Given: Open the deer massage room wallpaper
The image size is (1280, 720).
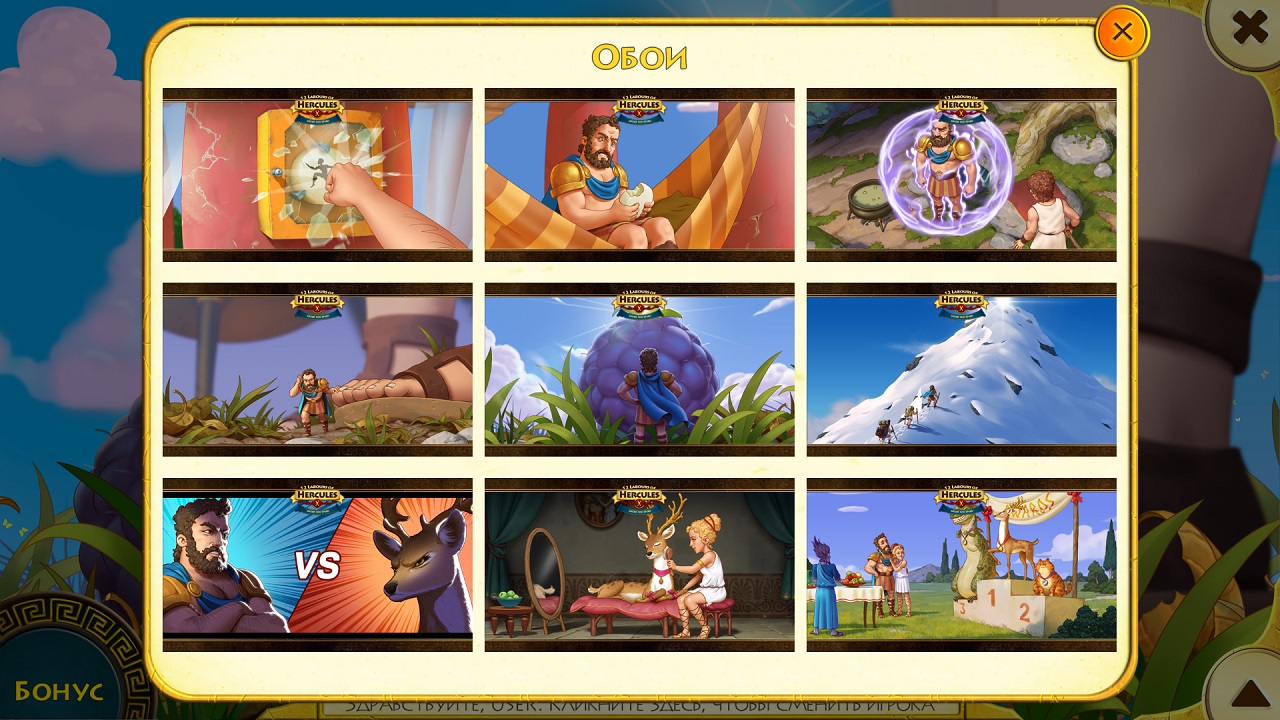Looking at the screenshot, I should point(639,565).
